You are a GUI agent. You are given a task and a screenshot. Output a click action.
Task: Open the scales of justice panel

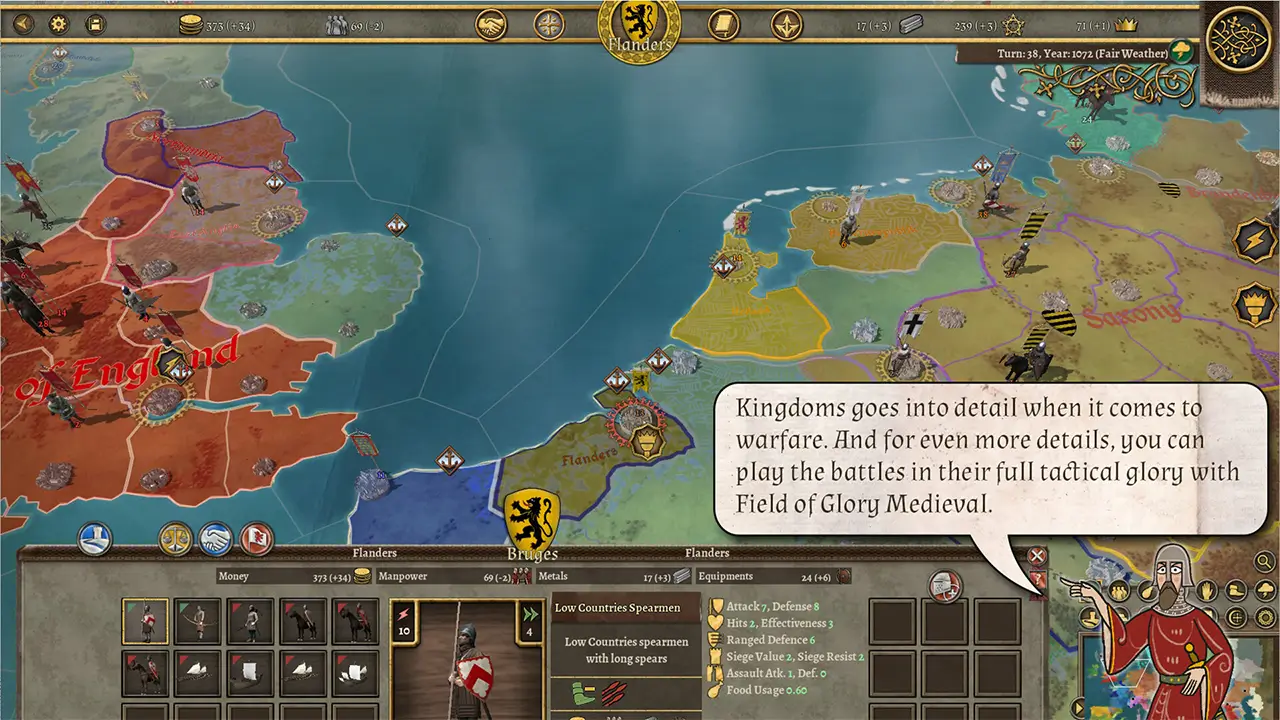point(174,537)
